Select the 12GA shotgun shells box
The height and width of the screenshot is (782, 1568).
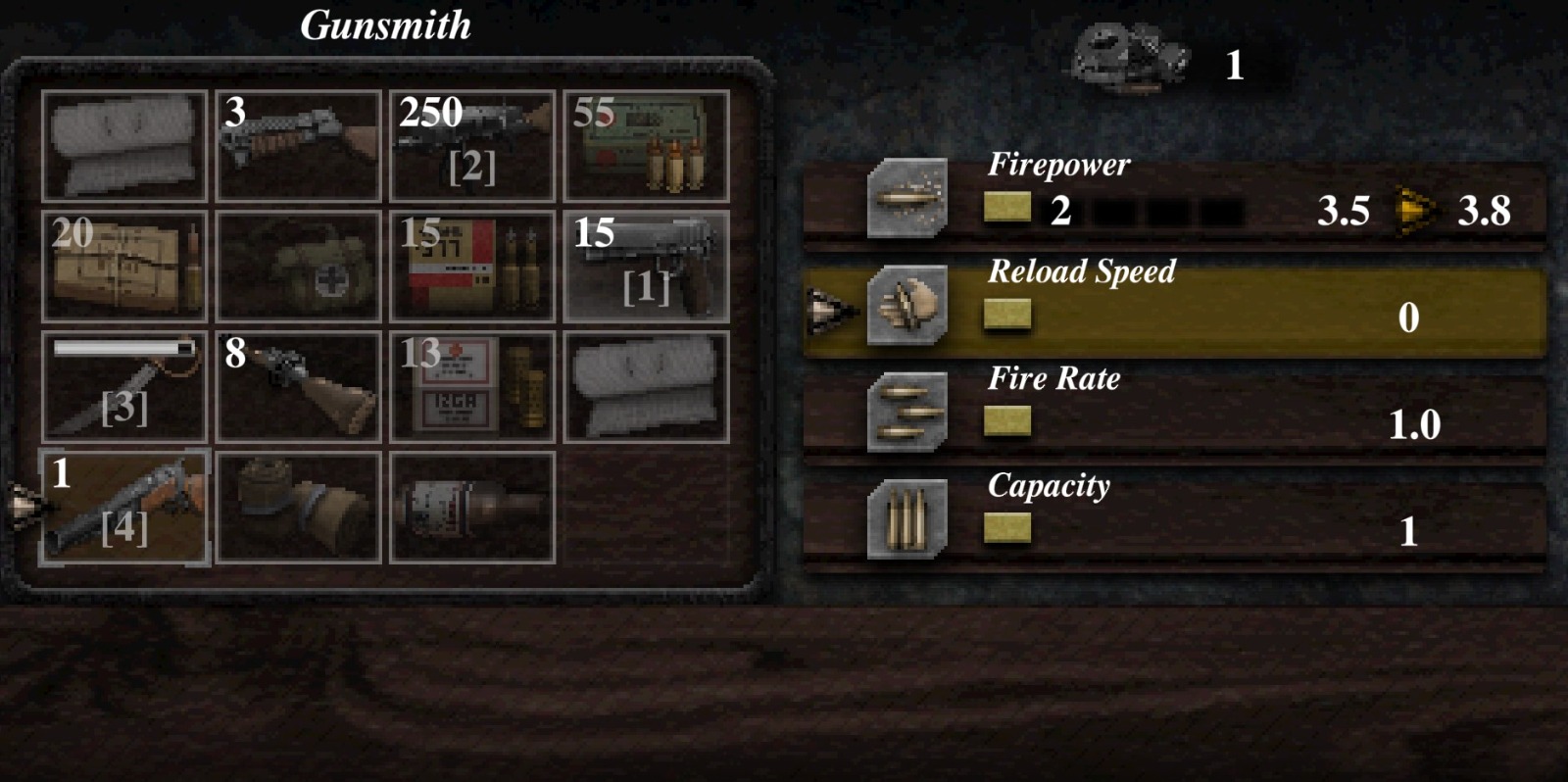pos(471,386)
